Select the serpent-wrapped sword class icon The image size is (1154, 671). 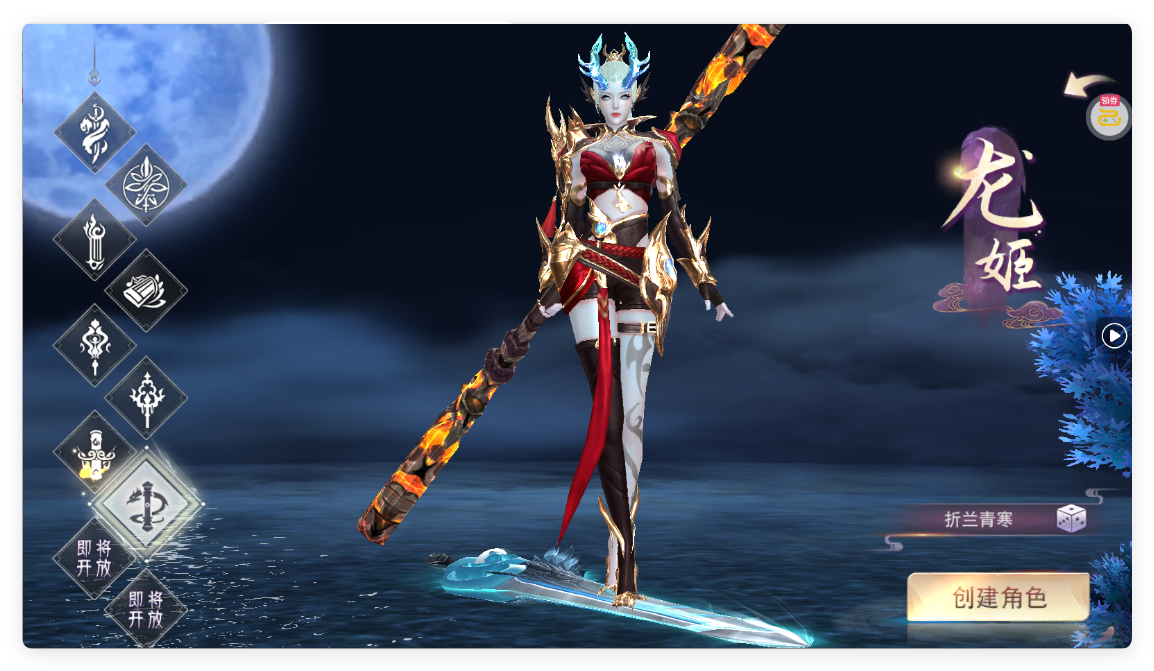pyautogui.click(x=95, y=134)
